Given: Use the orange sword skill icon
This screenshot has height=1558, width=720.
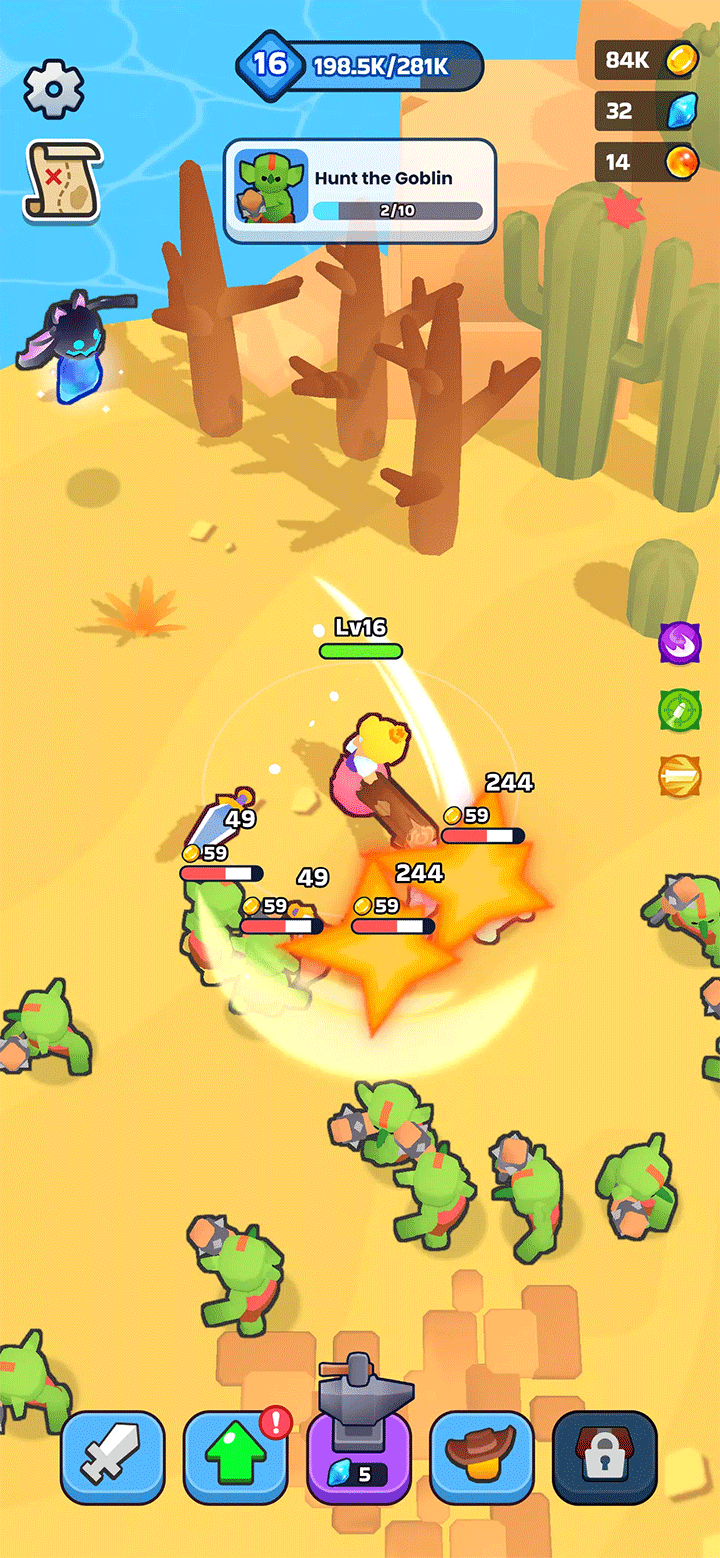Looking at the screenshot, I should coord(680,777).
